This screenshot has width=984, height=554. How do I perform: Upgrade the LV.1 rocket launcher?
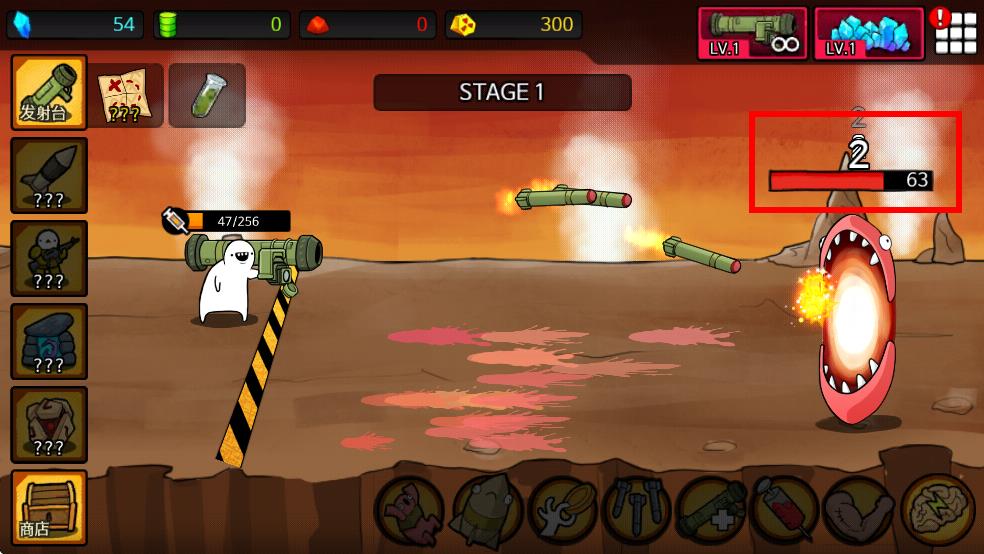[x=752, y=34]
